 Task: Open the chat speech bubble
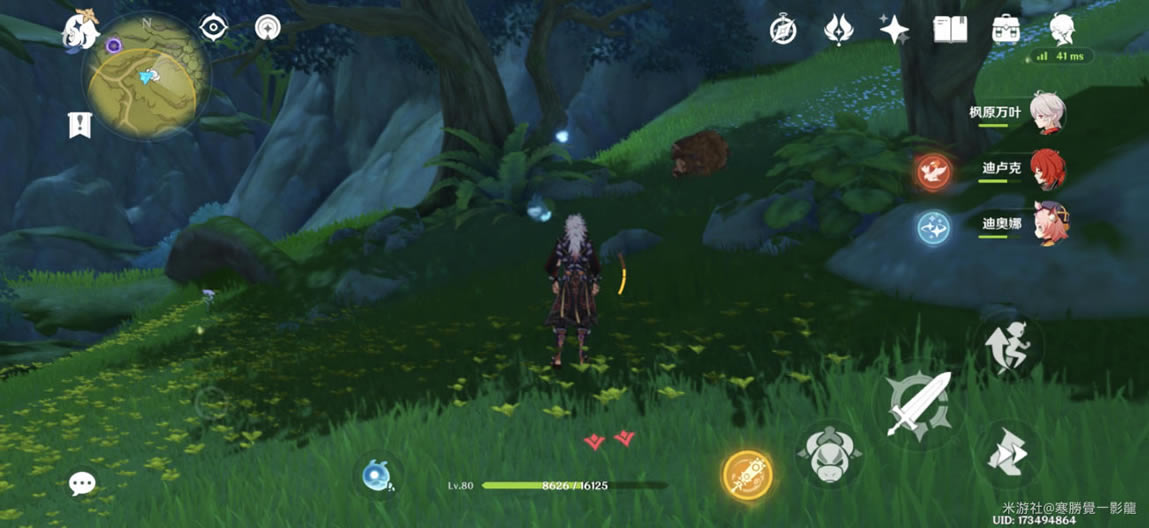click(82, 484)
